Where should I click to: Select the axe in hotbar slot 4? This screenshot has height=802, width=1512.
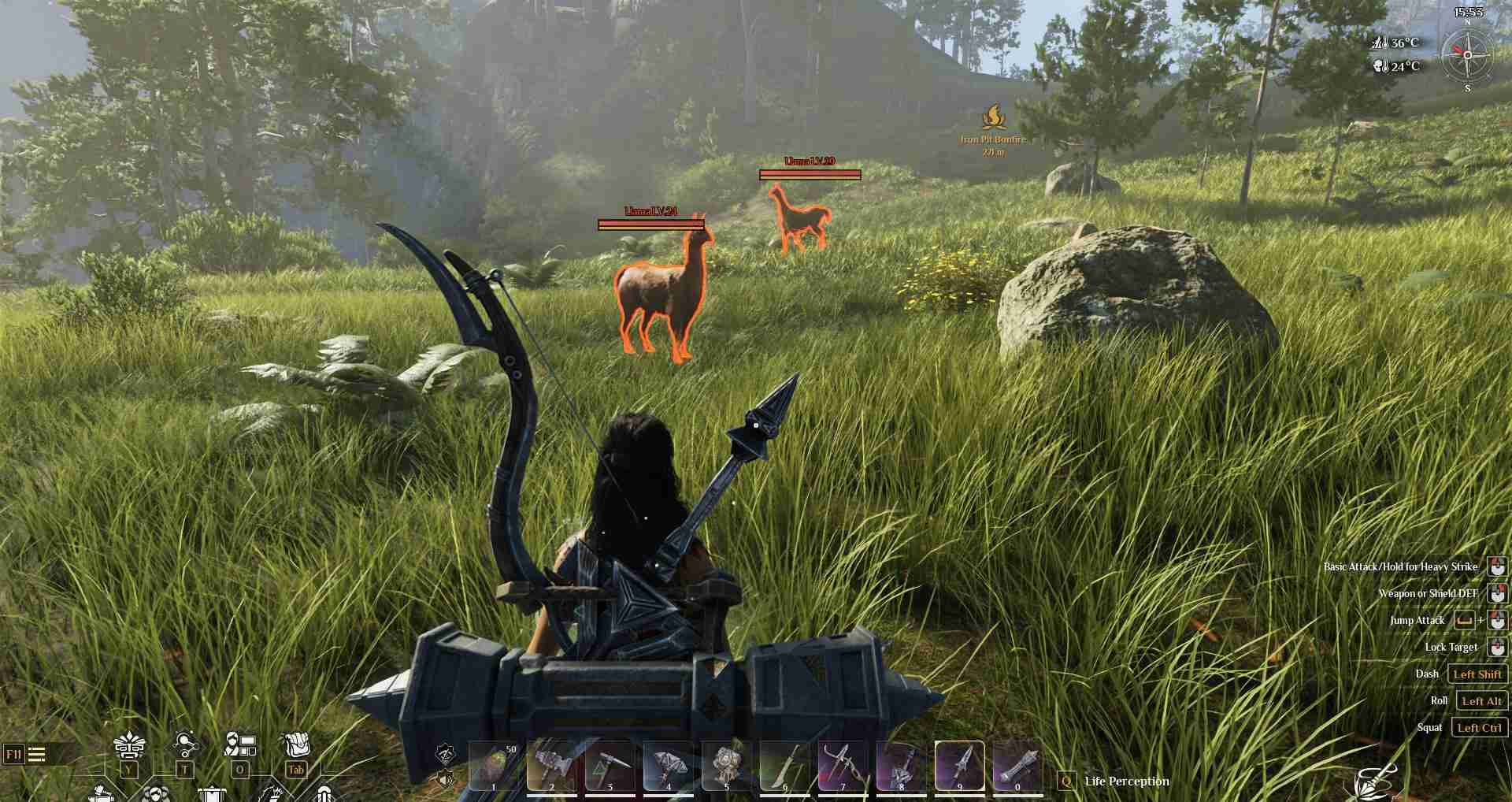click(669, 765)
